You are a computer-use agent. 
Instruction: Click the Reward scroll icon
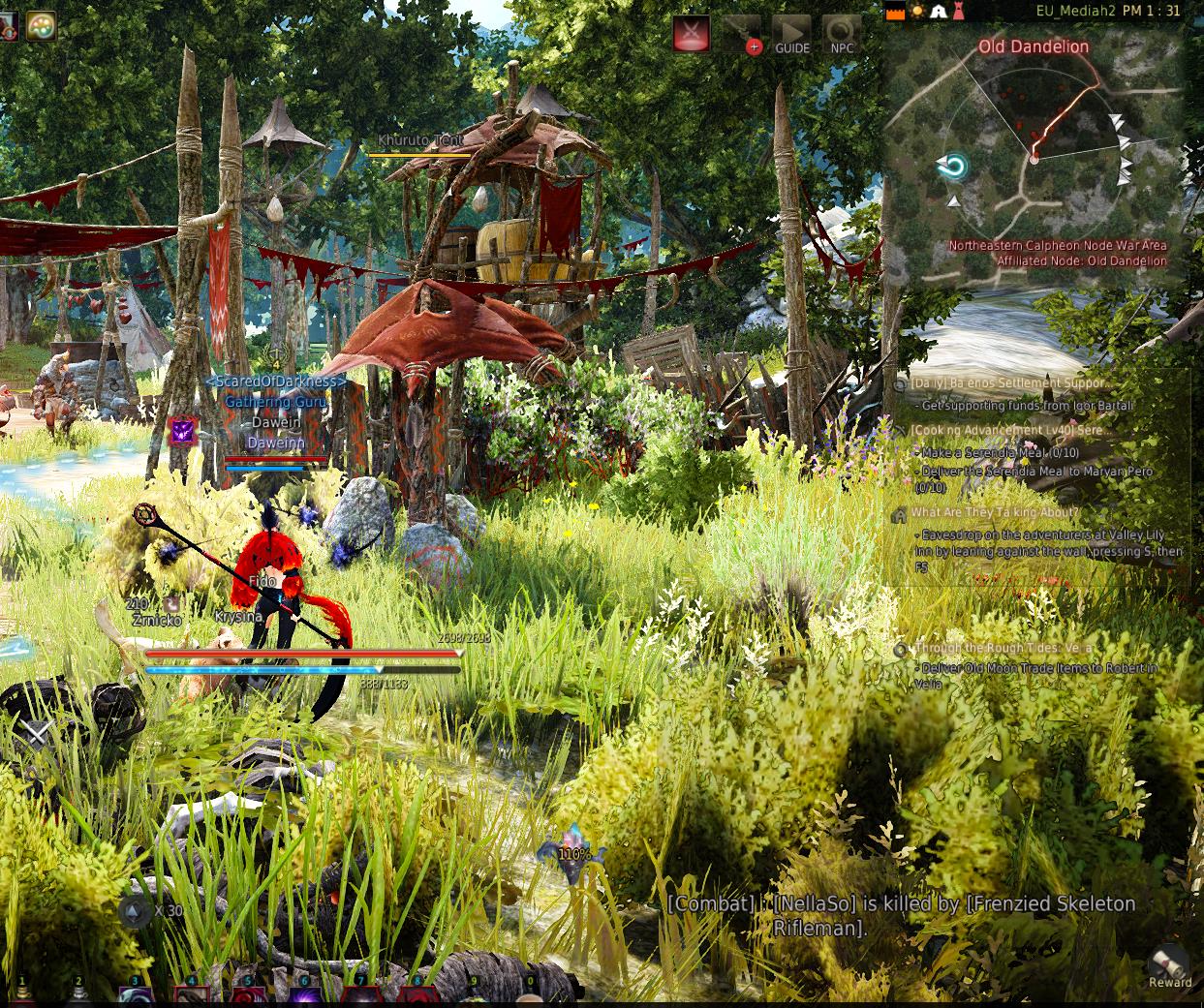tap(1169, 964)
